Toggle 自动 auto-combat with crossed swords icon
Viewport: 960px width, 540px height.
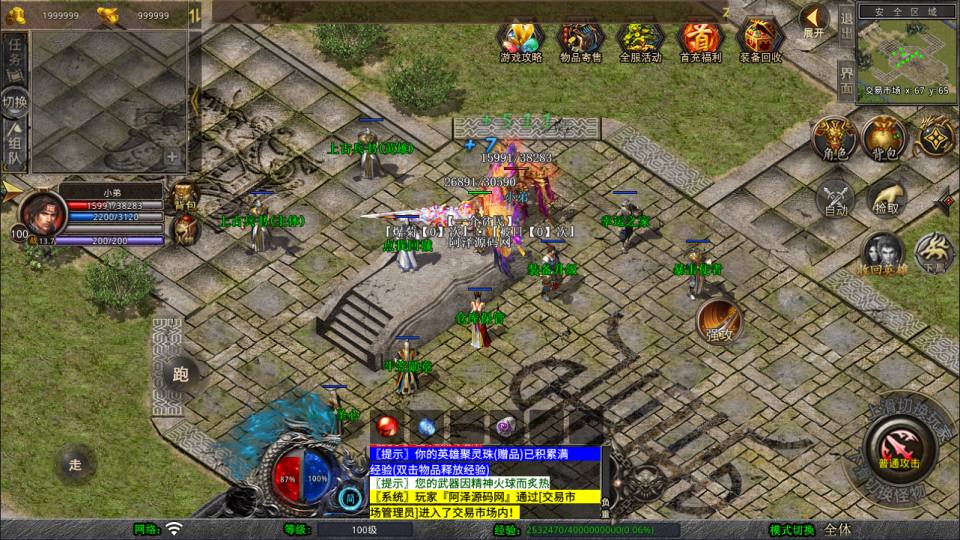click(834, 196)
